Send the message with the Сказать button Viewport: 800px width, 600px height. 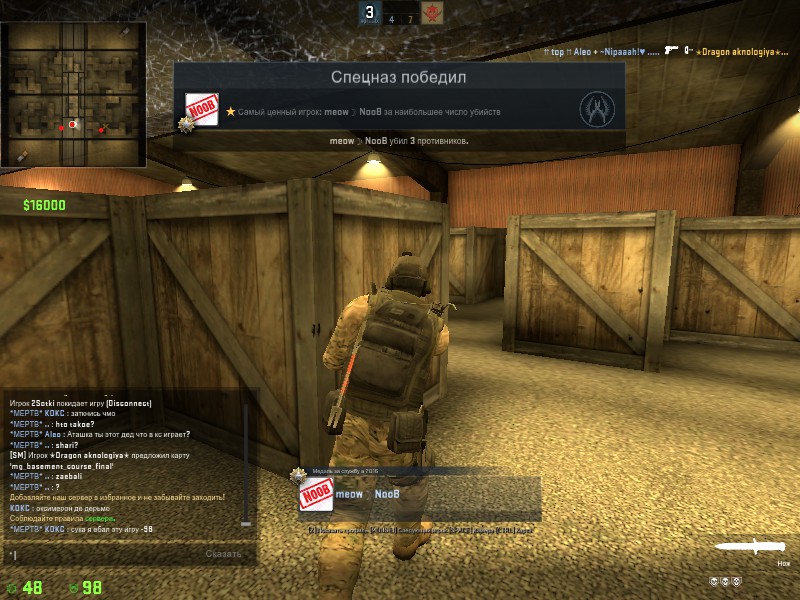click(222, 553)
